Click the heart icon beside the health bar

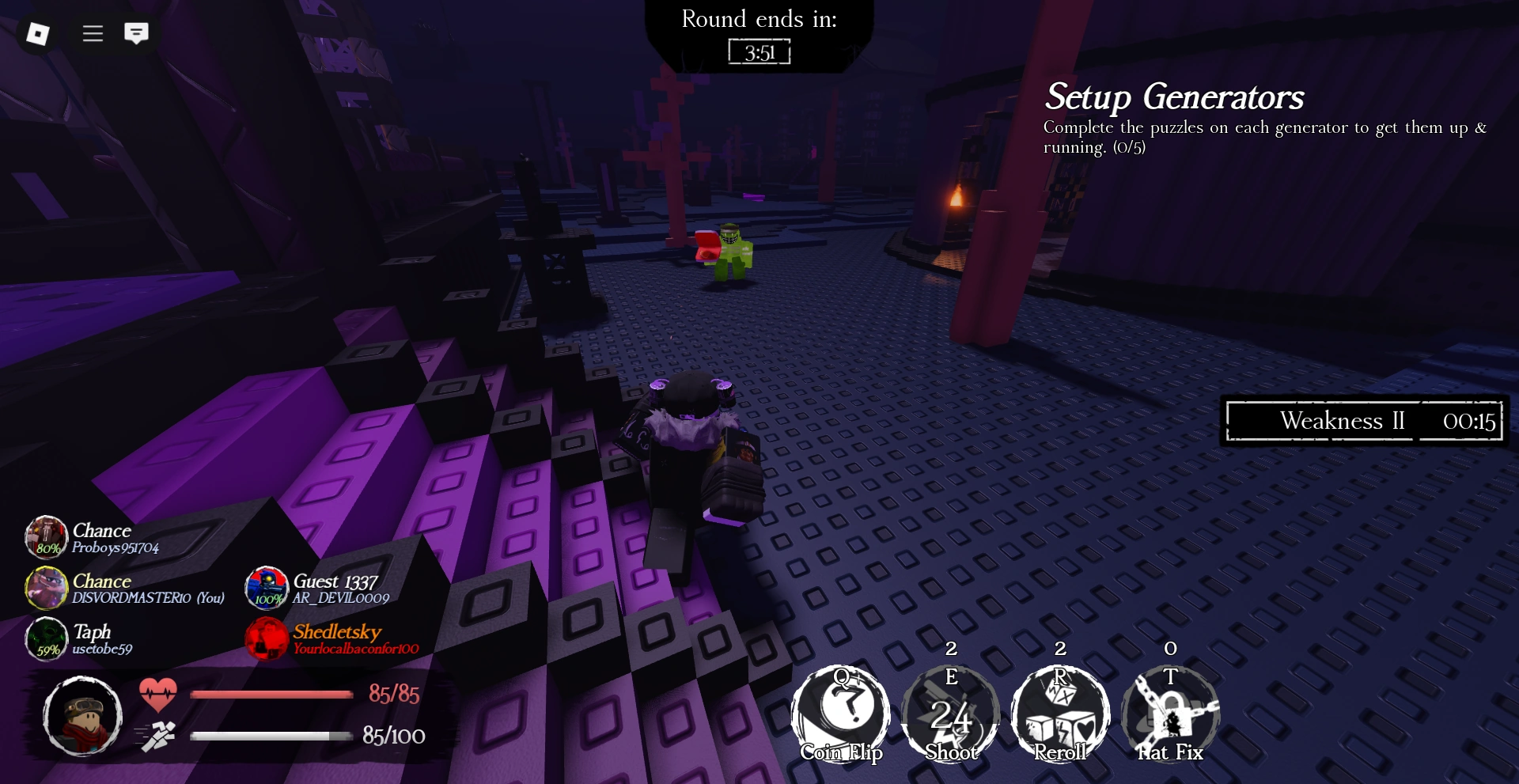159,695
